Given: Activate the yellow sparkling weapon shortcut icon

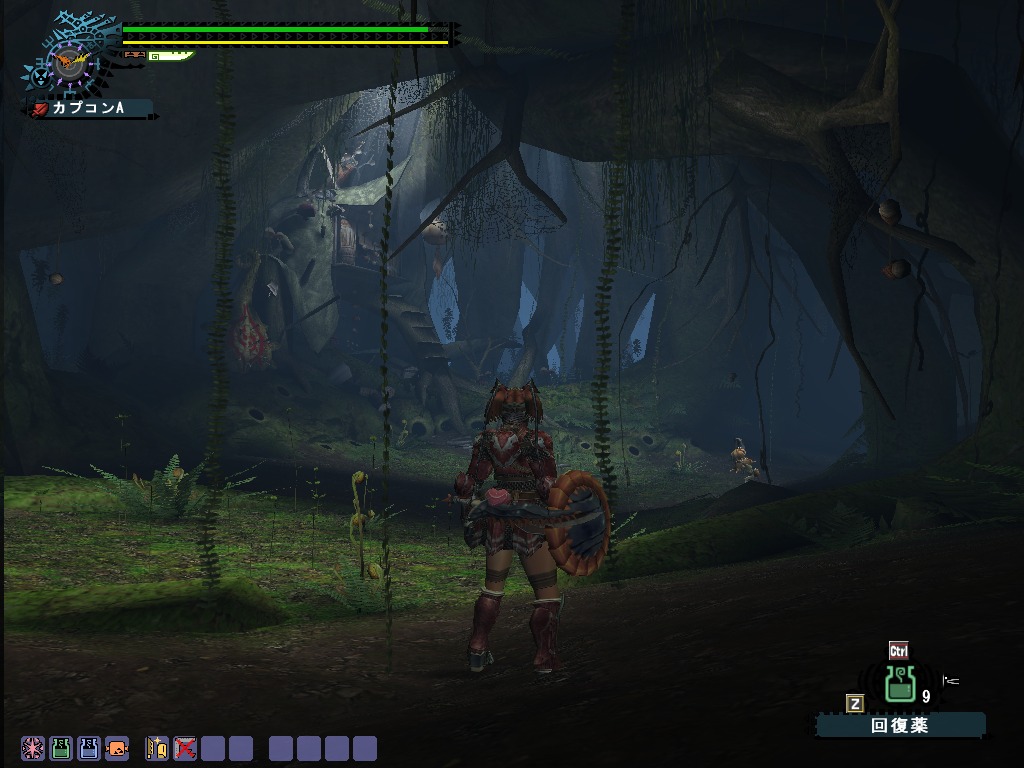Looking at the screenshot, I should tap(157, 748).
